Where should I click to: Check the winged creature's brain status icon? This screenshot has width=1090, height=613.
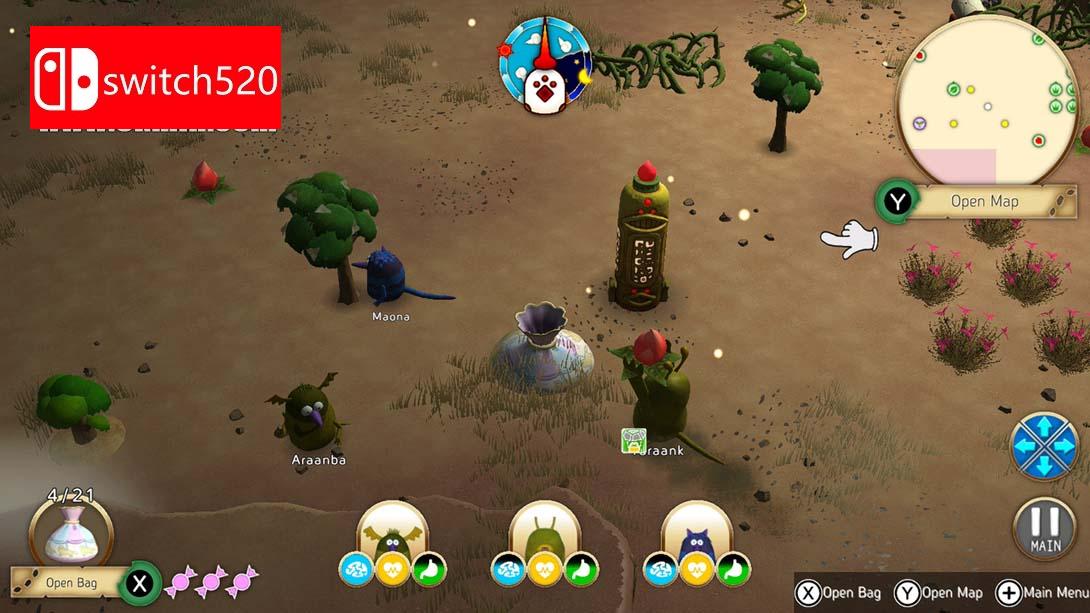pos(356,568)
